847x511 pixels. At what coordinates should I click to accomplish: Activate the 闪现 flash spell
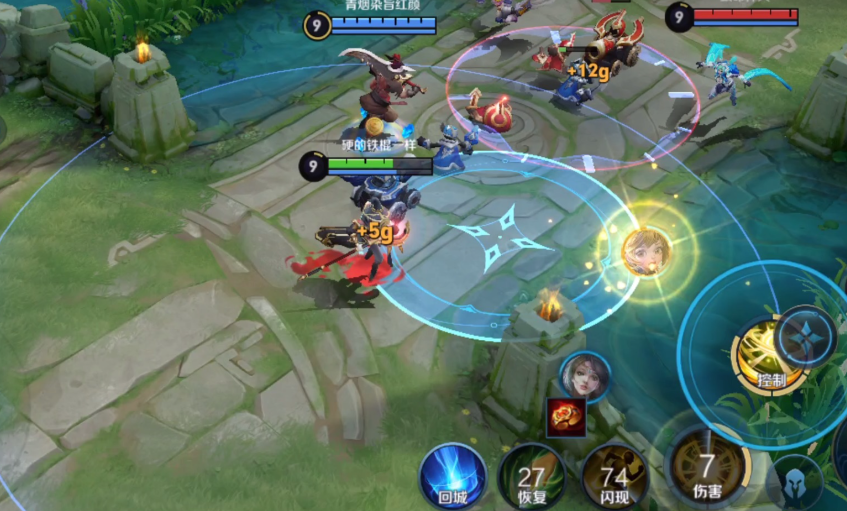[x=615, y=476]
